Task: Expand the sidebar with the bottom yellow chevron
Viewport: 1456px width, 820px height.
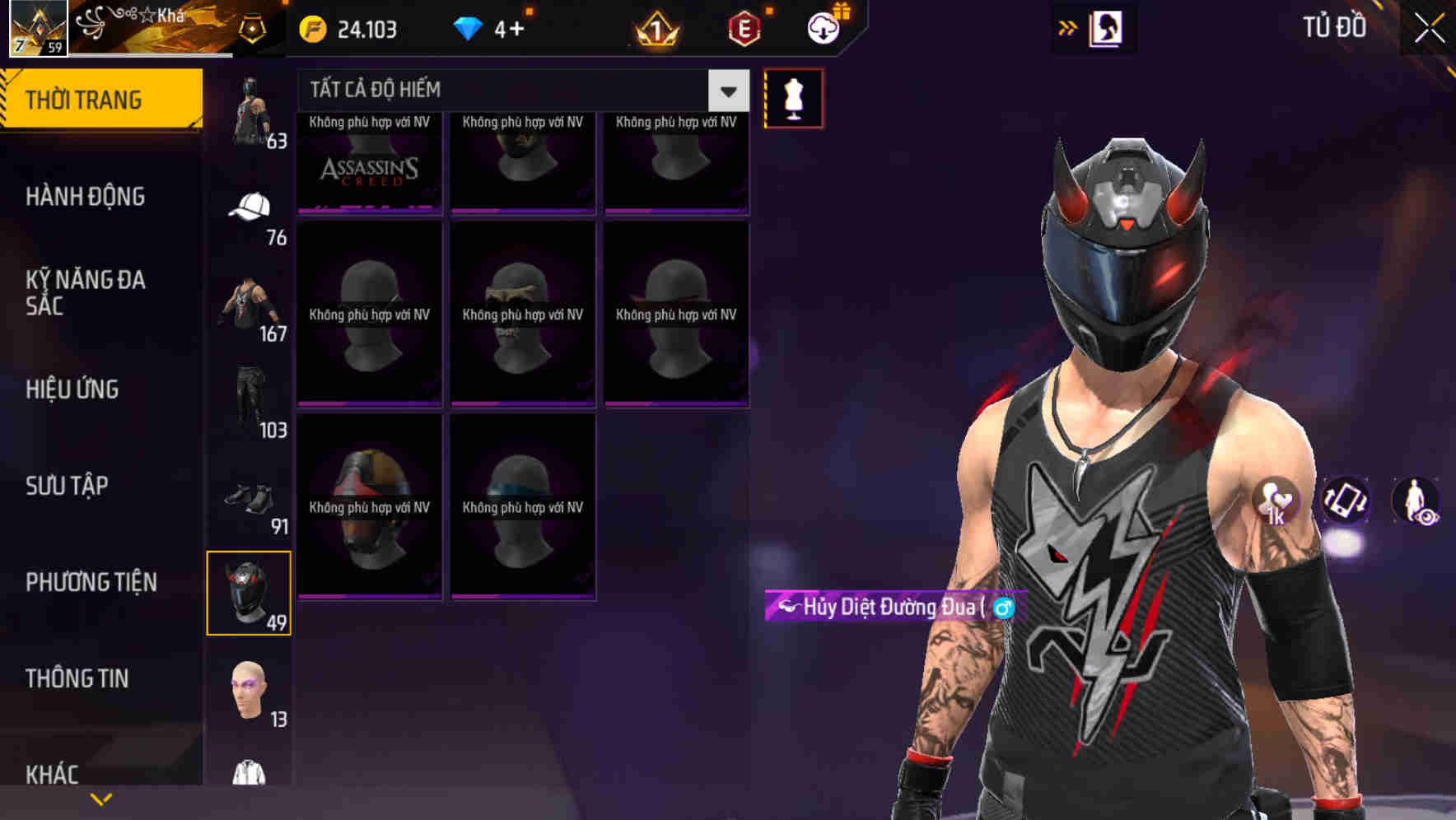Action: pos(100,797)
